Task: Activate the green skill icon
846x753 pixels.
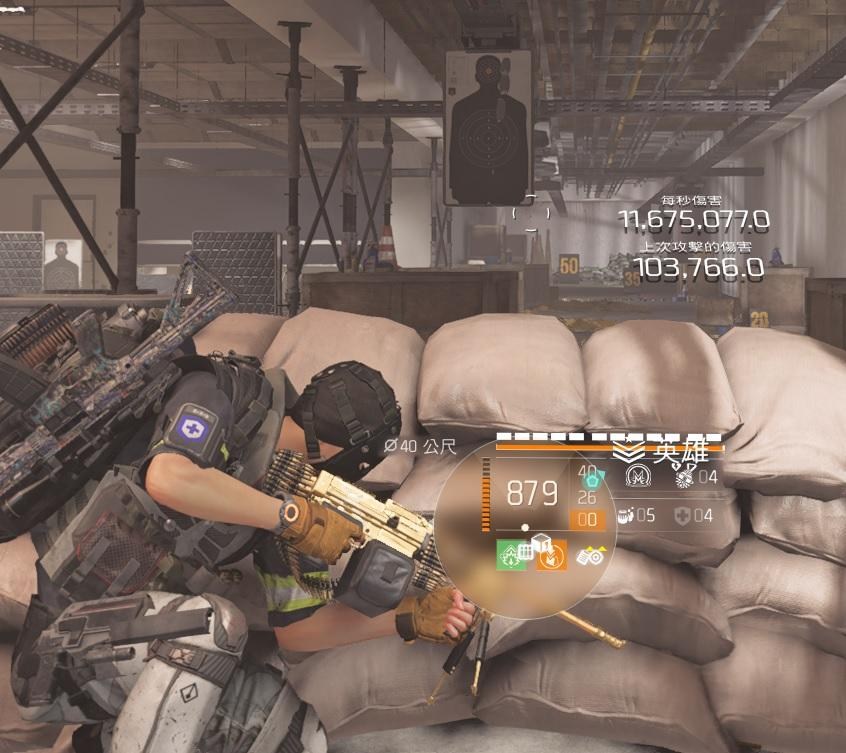Action: (511, 554)
